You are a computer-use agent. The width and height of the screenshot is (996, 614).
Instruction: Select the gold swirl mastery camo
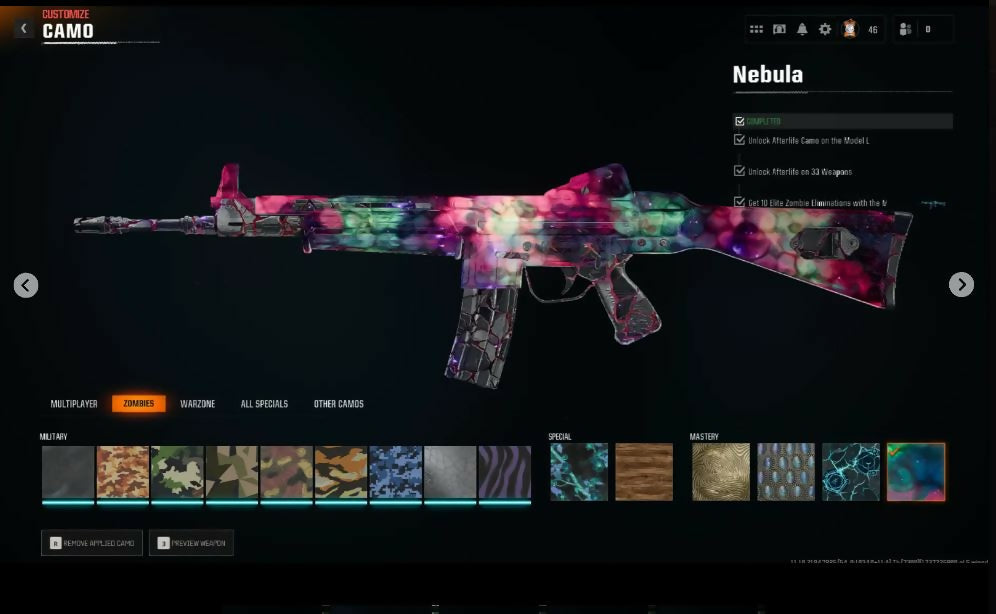coord(721,472)
